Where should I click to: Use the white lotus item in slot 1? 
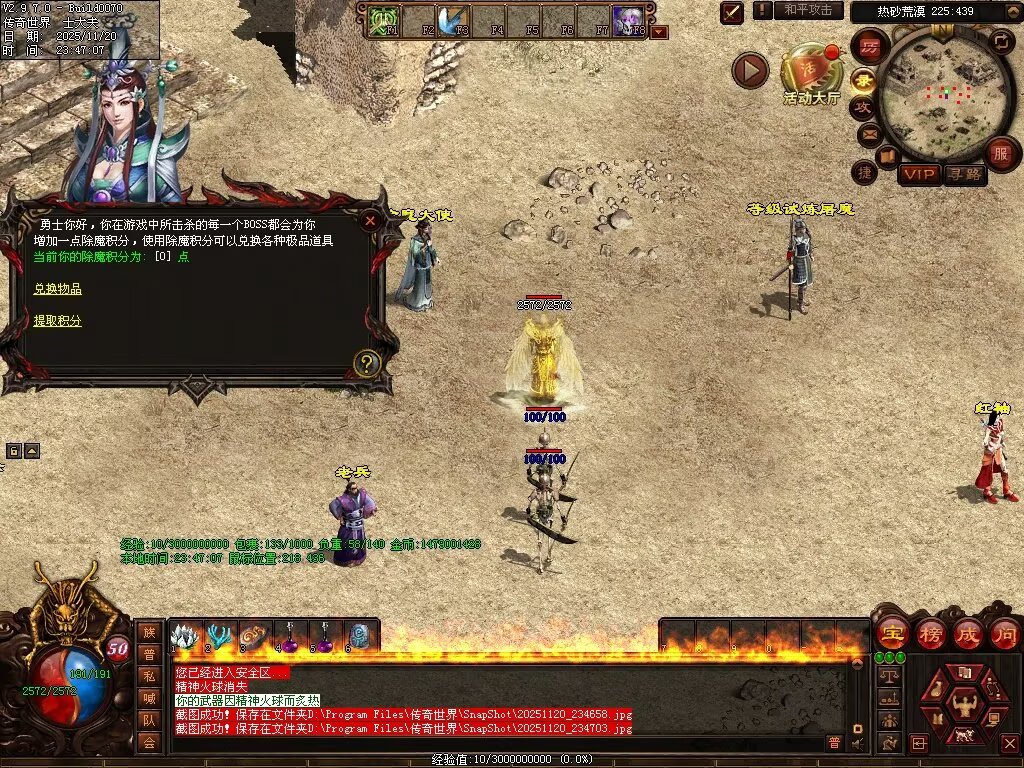coord(183,636)
